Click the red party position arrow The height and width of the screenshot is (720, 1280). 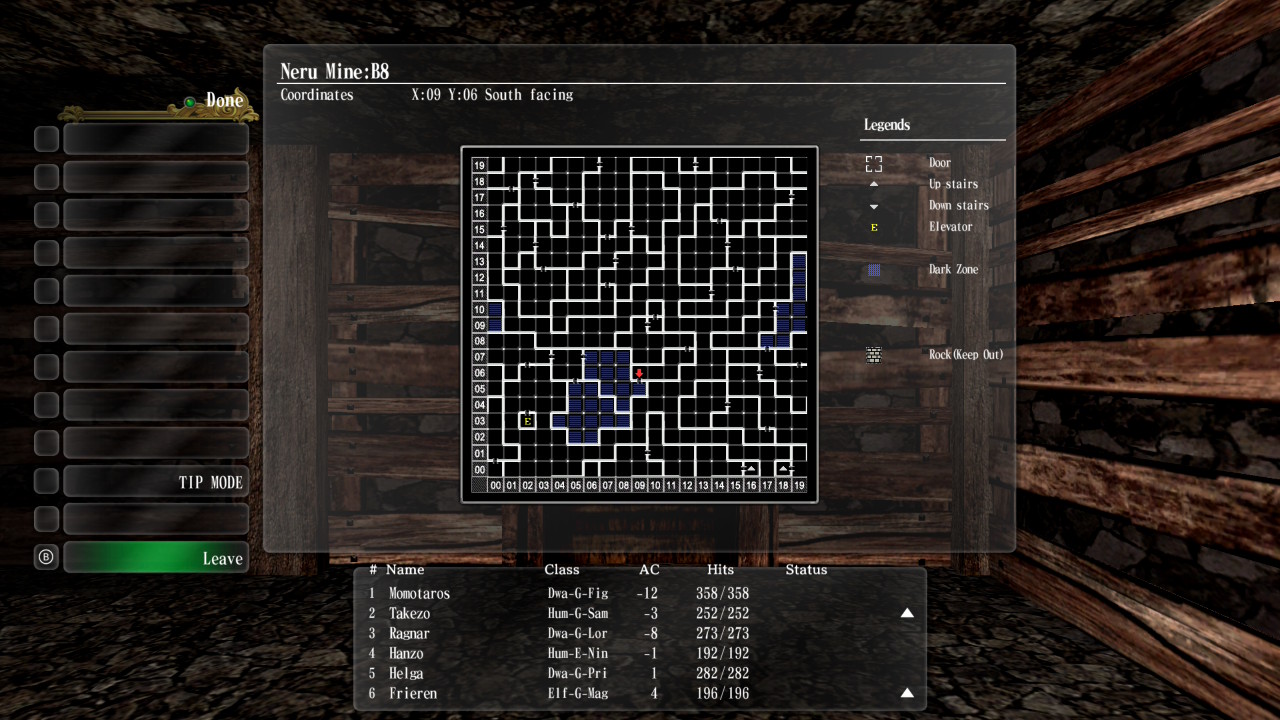pyautogui.click(x=639, y=374)
